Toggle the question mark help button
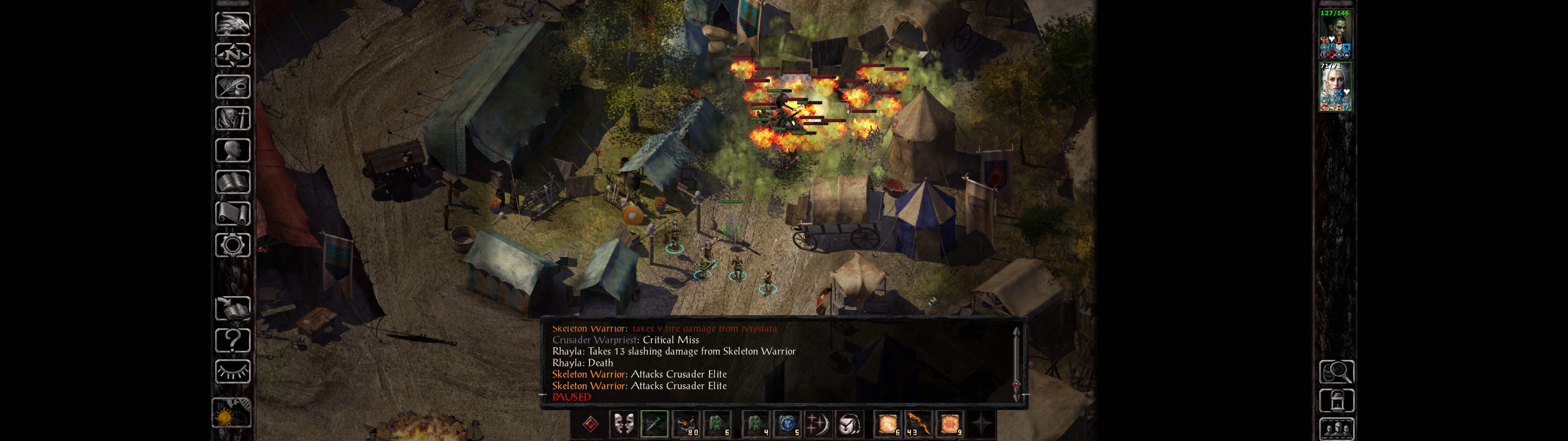This screenshot has height=441, width=1568. [x=232, y=340]
